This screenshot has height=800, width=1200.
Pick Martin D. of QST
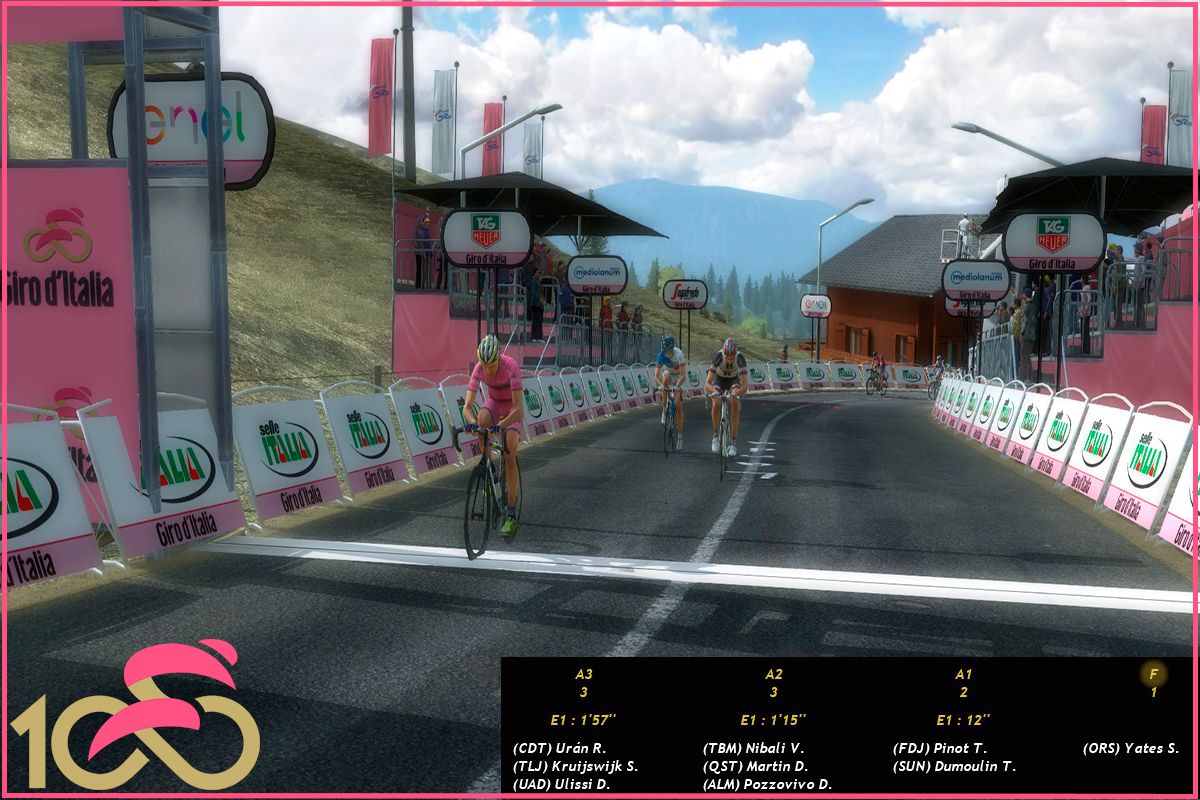pos(755,766)
